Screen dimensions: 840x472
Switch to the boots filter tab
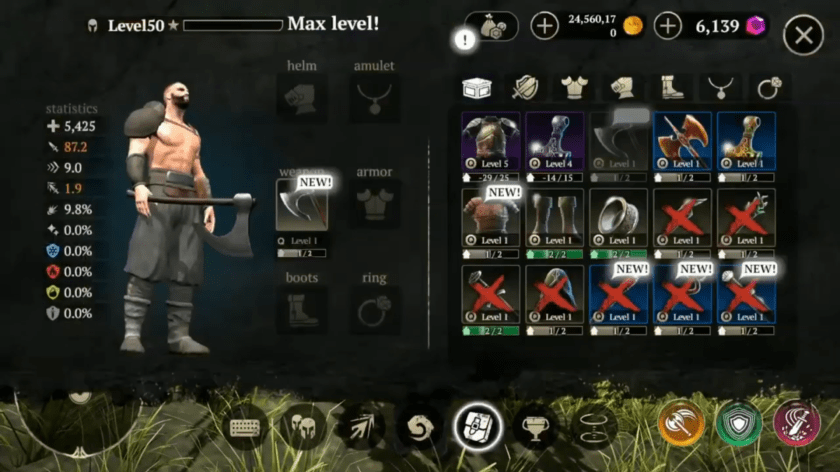671,88
